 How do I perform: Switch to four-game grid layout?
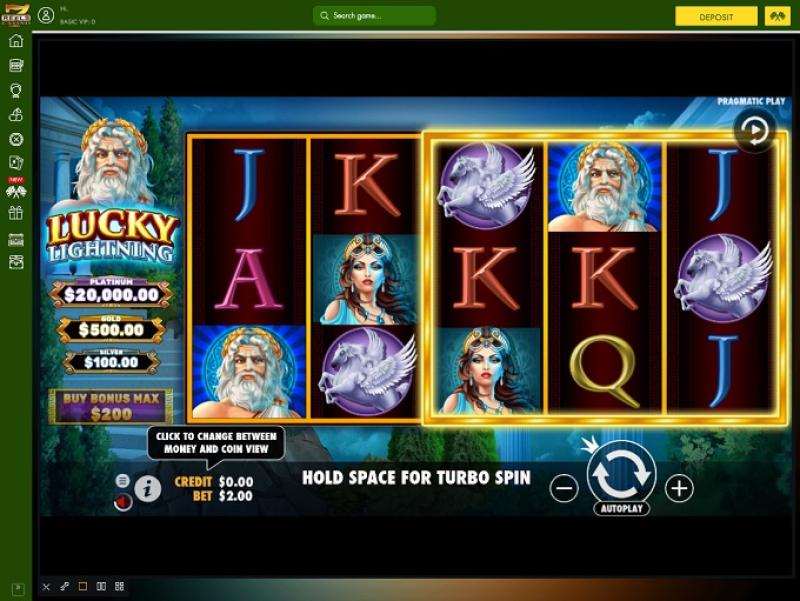click(119, 586)
